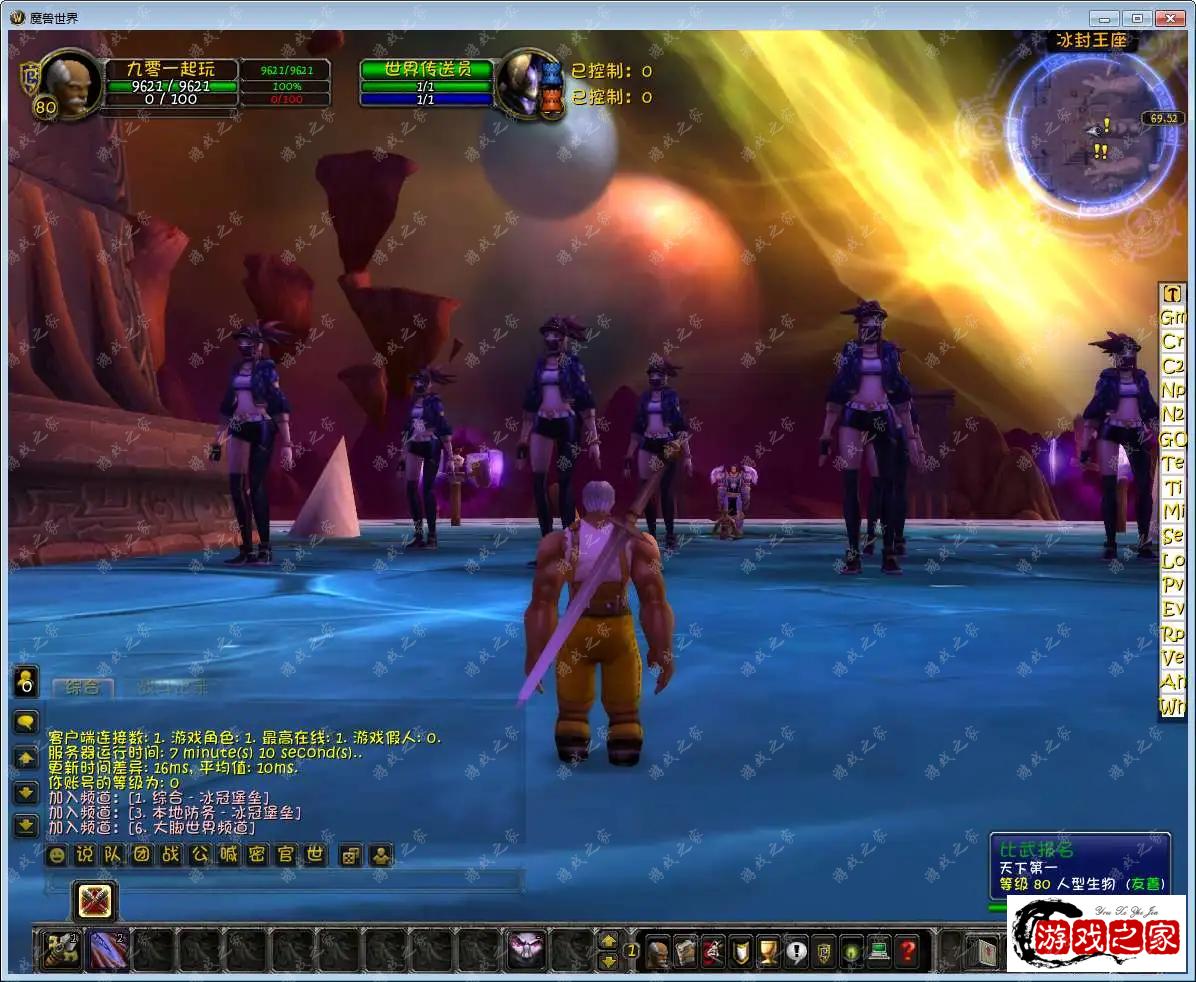Image resolution: width=1196 pixels, height=982 pixels.
Task: Open the red question mark help button
Action: (x=907, y=950)
